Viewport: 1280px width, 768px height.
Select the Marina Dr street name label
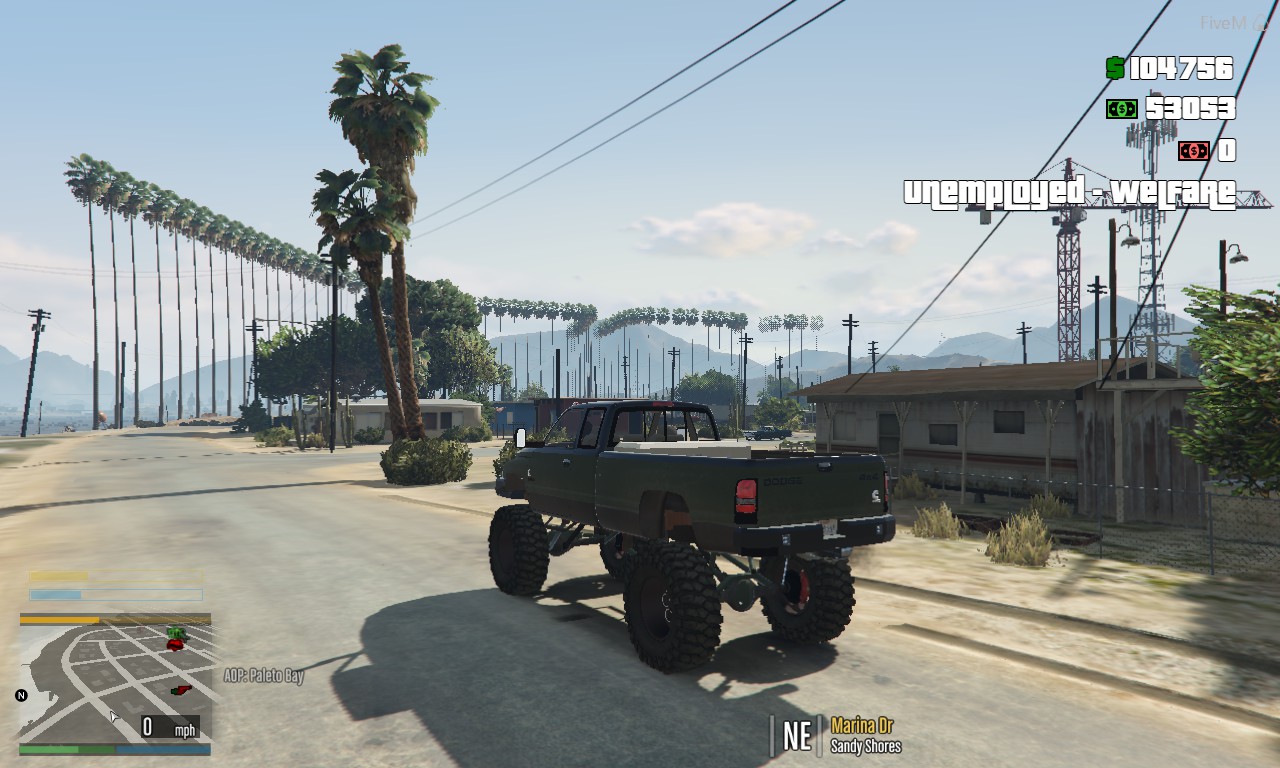(862, 729)
